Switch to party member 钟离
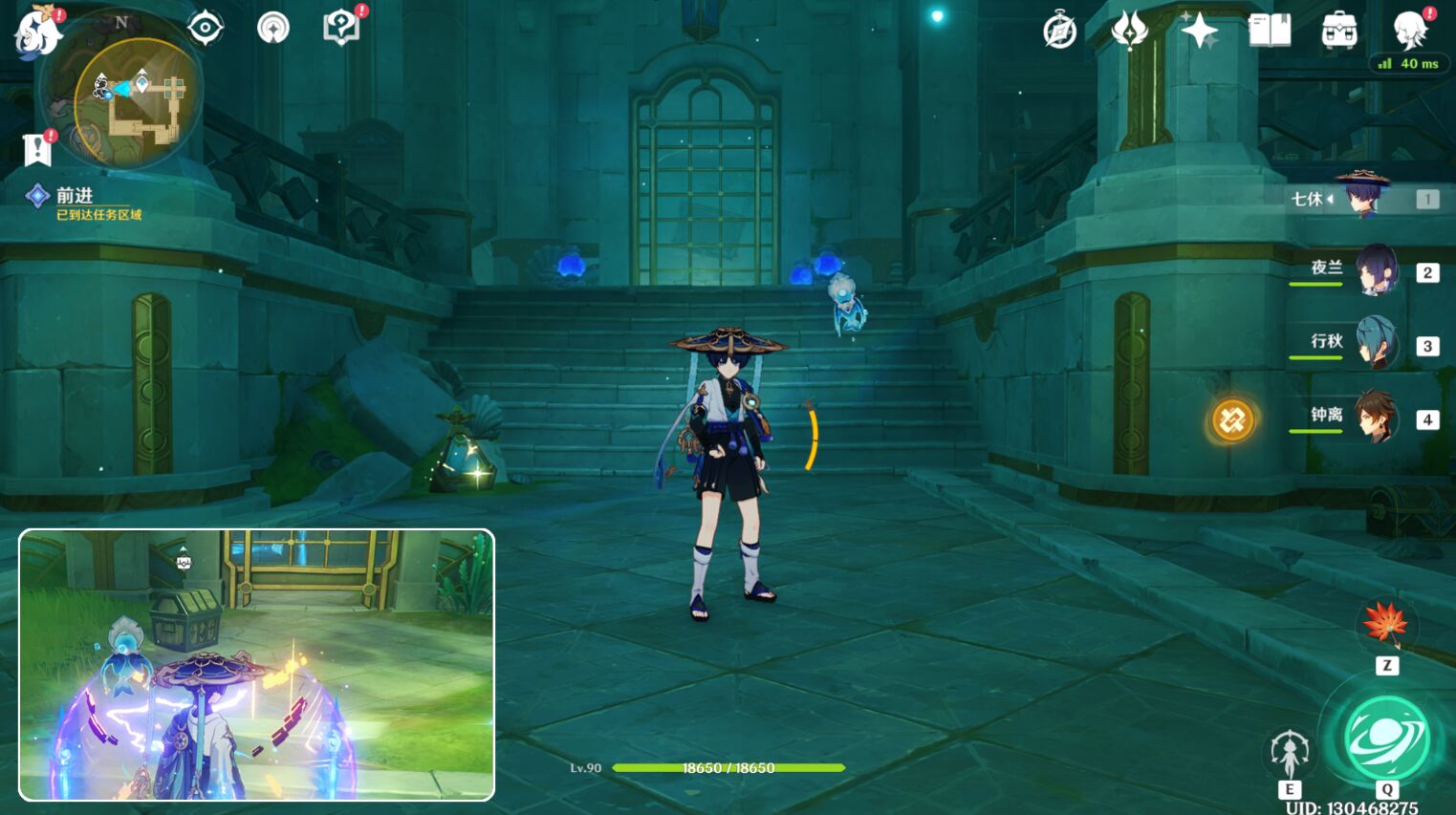1456x815 pixels. [1376, 418]
